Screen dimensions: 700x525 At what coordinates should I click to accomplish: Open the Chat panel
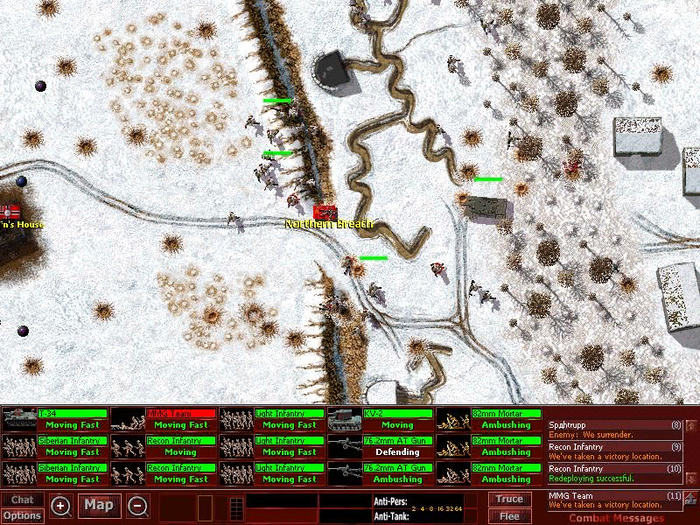[x=21, y=499]
